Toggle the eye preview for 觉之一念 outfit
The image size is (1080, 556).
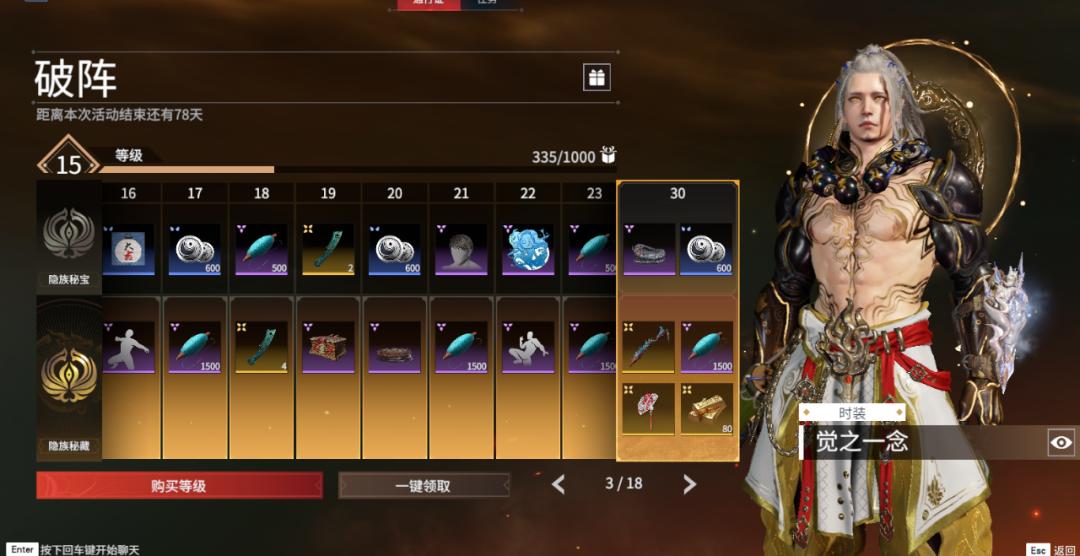click(1061, 442)
